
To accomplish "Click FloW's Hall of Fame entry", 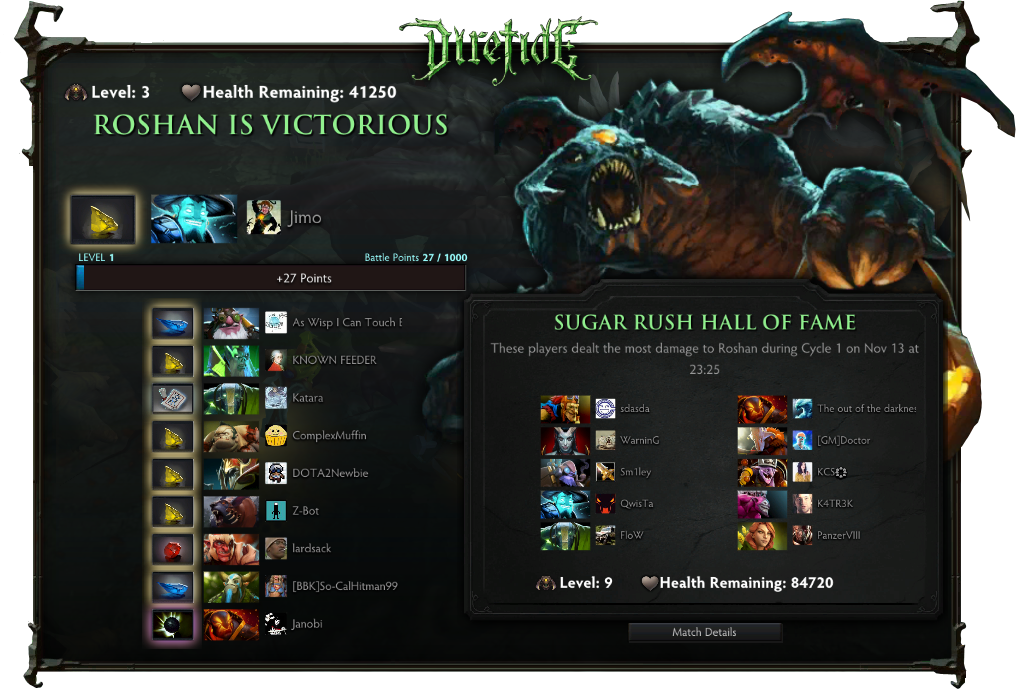I will click(x=631, y=535).
